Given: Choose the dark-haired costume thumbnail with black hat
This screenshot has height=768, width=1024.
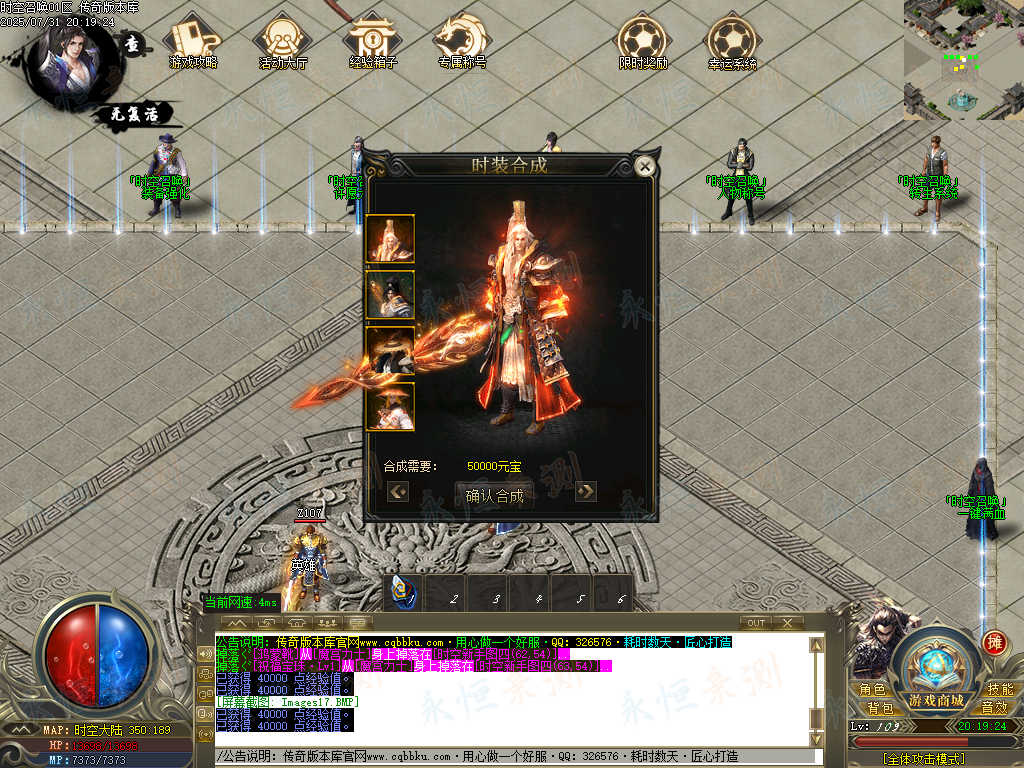Looking at the screenshot, I should pyautogui.click(x=390, y=295).
